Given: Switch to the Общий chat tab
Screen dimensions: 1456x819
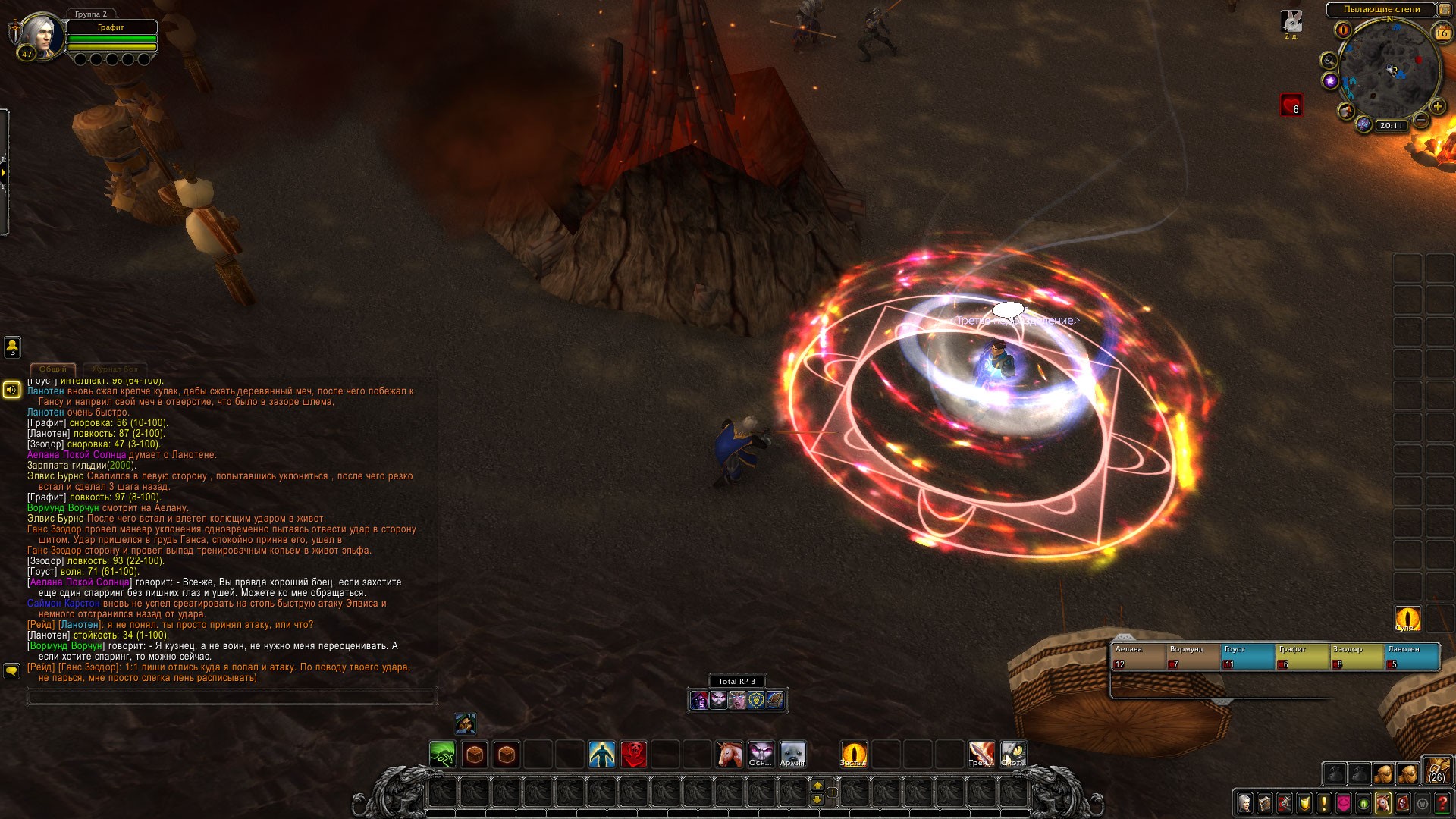Looking at the screenshot, I should click(x=53, y=369).
